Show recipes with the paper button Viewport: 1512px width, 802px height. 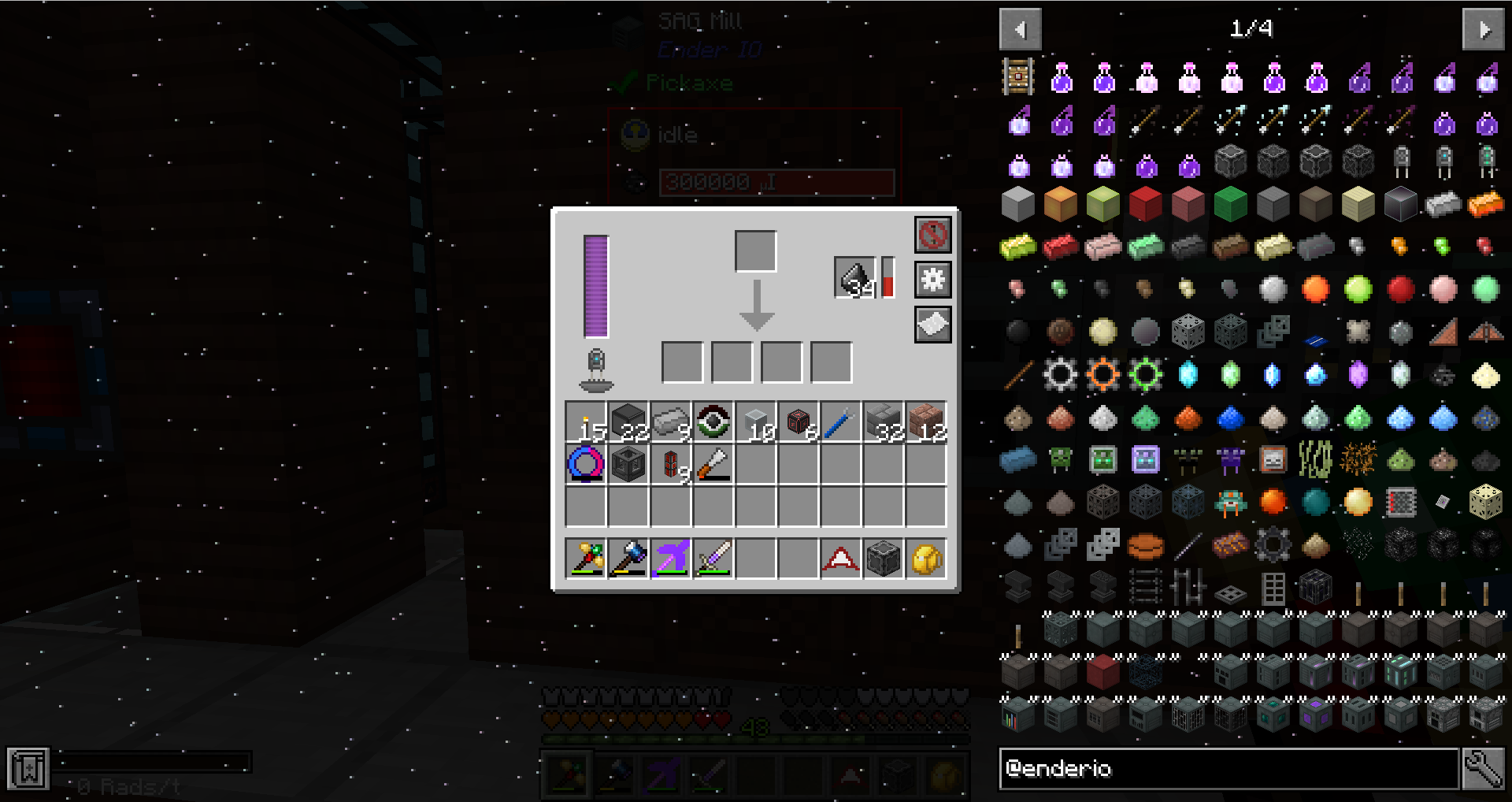click(932, 325)
